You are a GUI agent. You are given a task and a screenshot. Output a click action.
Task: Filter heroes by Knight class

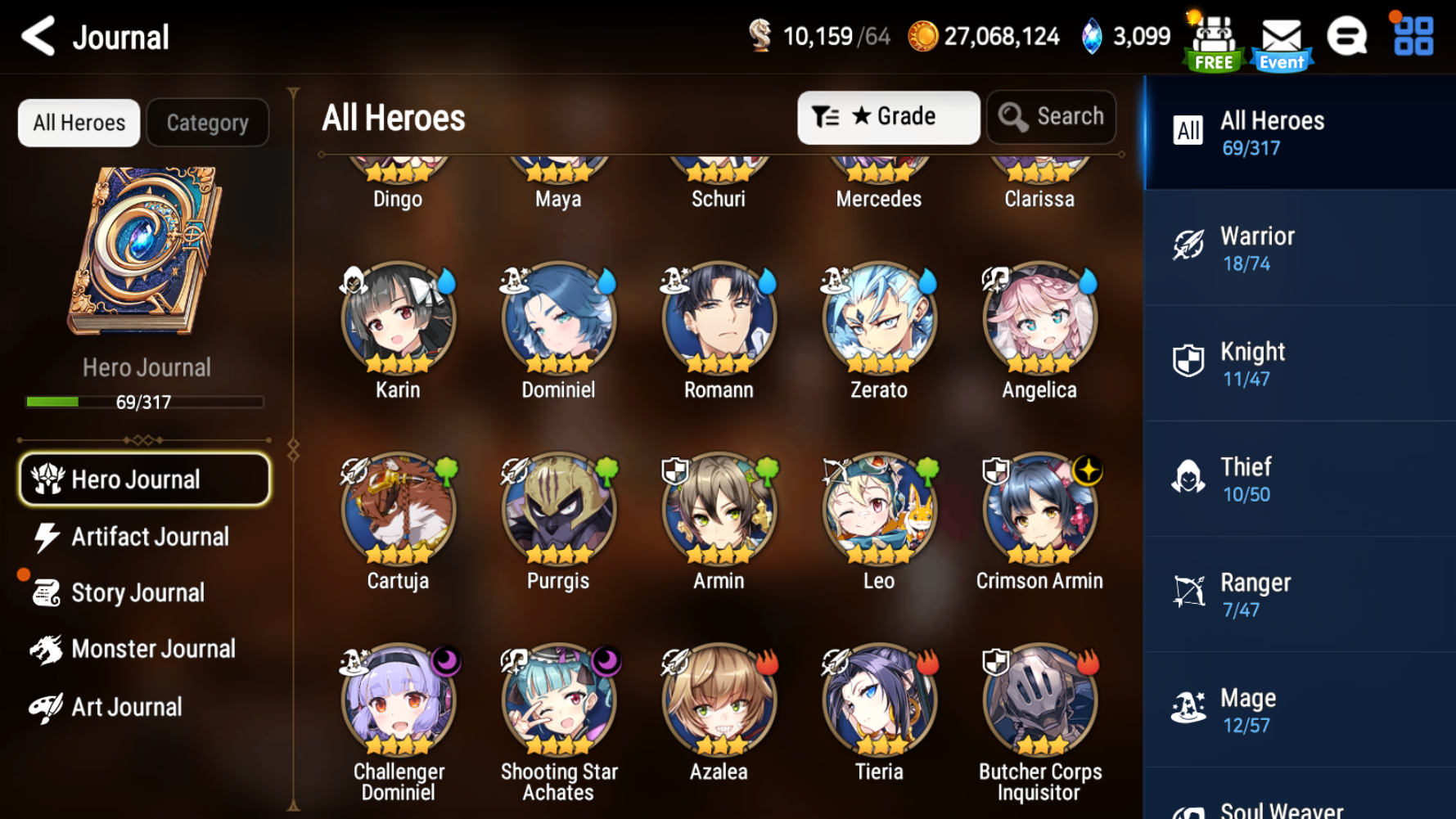coord(1300,362)
